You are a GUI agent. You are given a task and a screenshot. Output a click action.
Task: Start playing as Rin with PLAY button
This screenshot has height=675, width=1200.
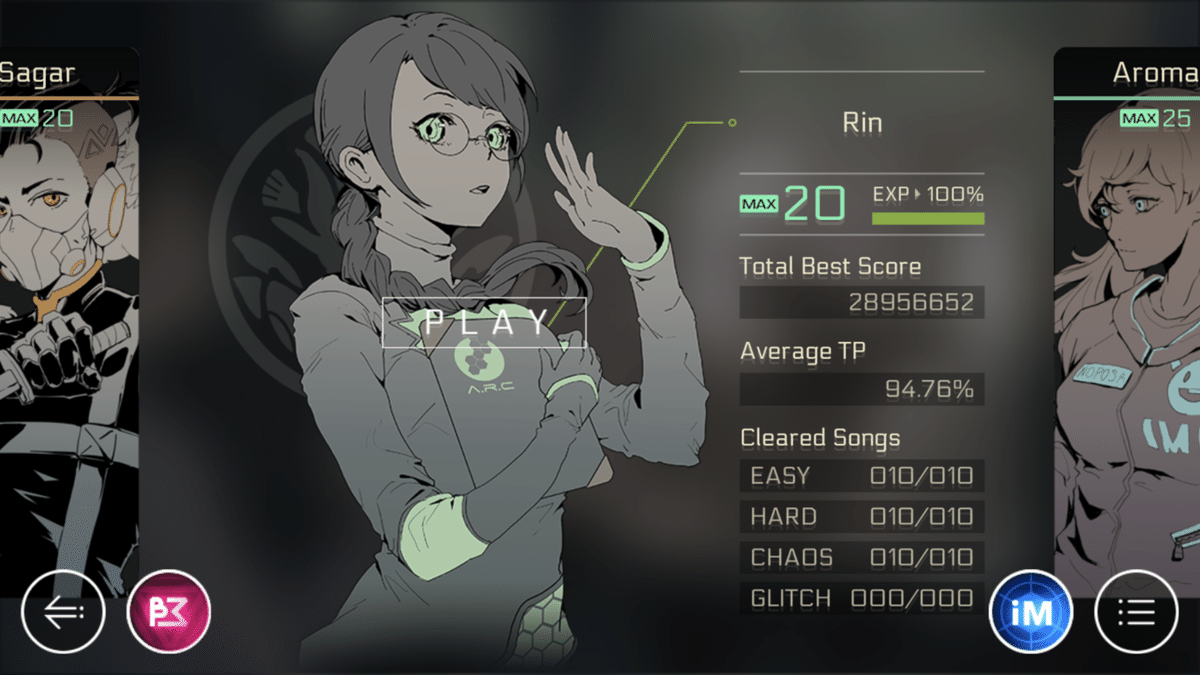pyautogui.click(x=484, y=322)
